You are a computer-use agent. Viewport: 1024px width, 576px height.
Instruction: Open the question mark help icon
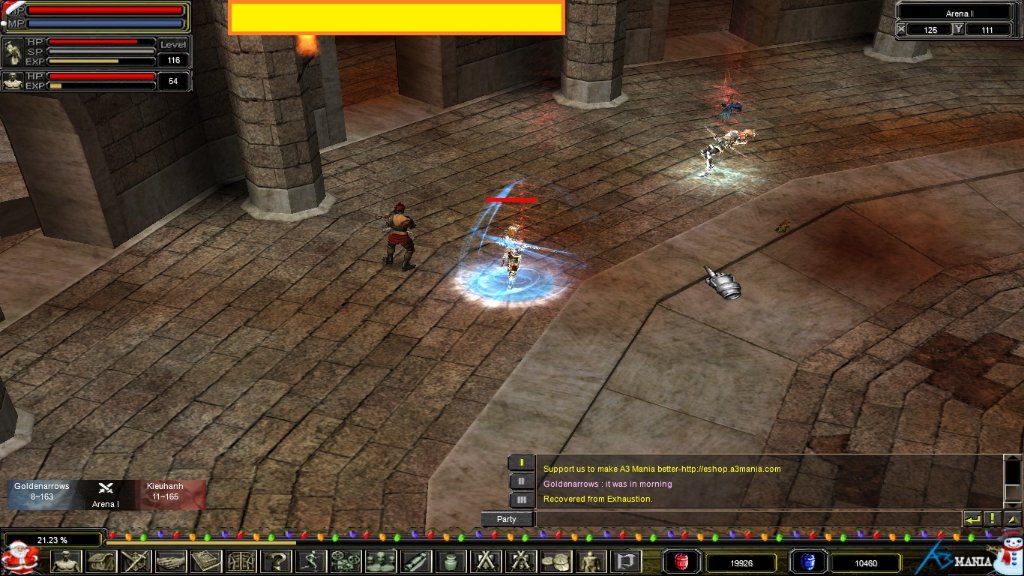coord(275,562)
